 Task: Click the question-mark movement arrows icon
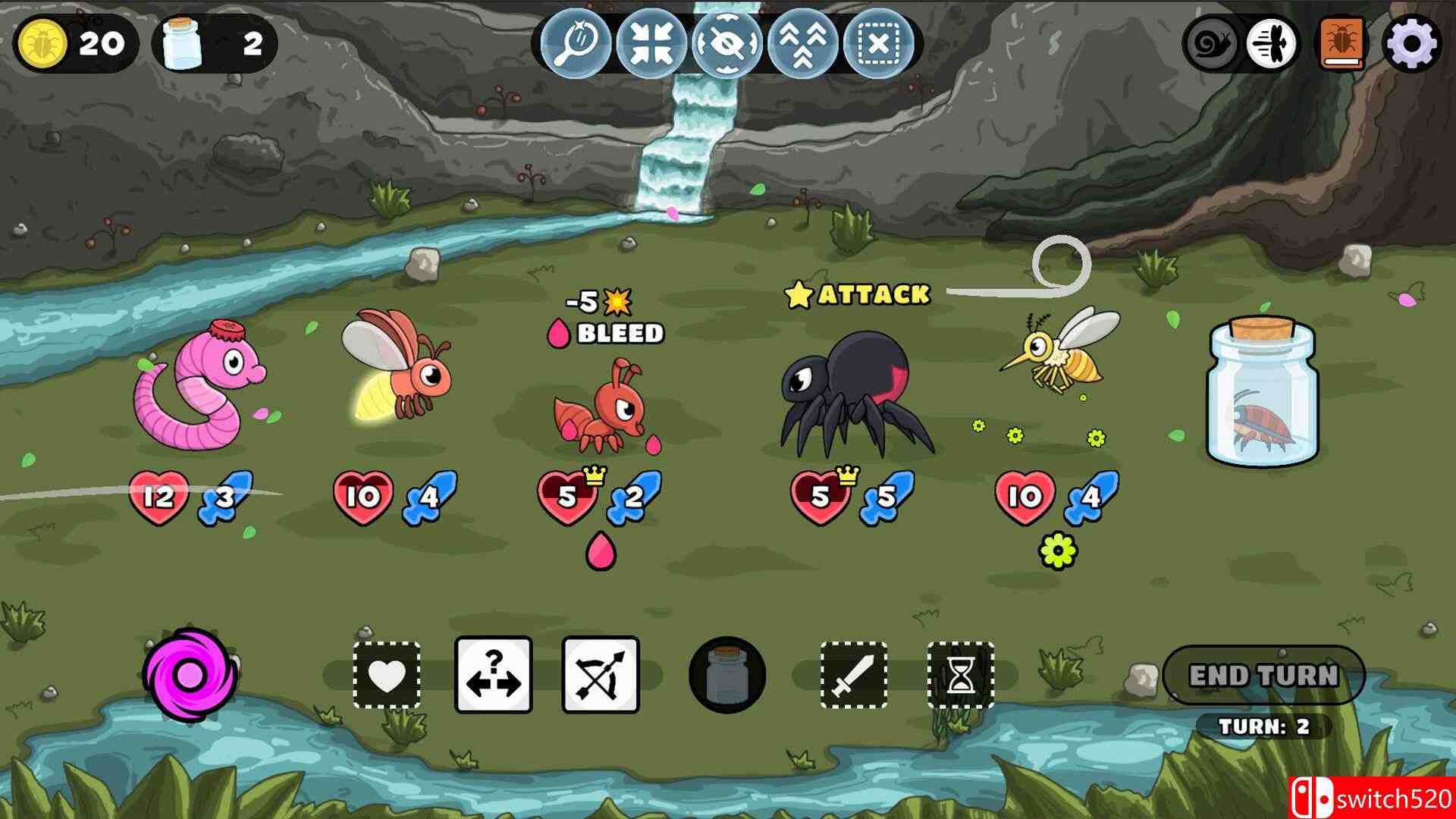point(492,675)
